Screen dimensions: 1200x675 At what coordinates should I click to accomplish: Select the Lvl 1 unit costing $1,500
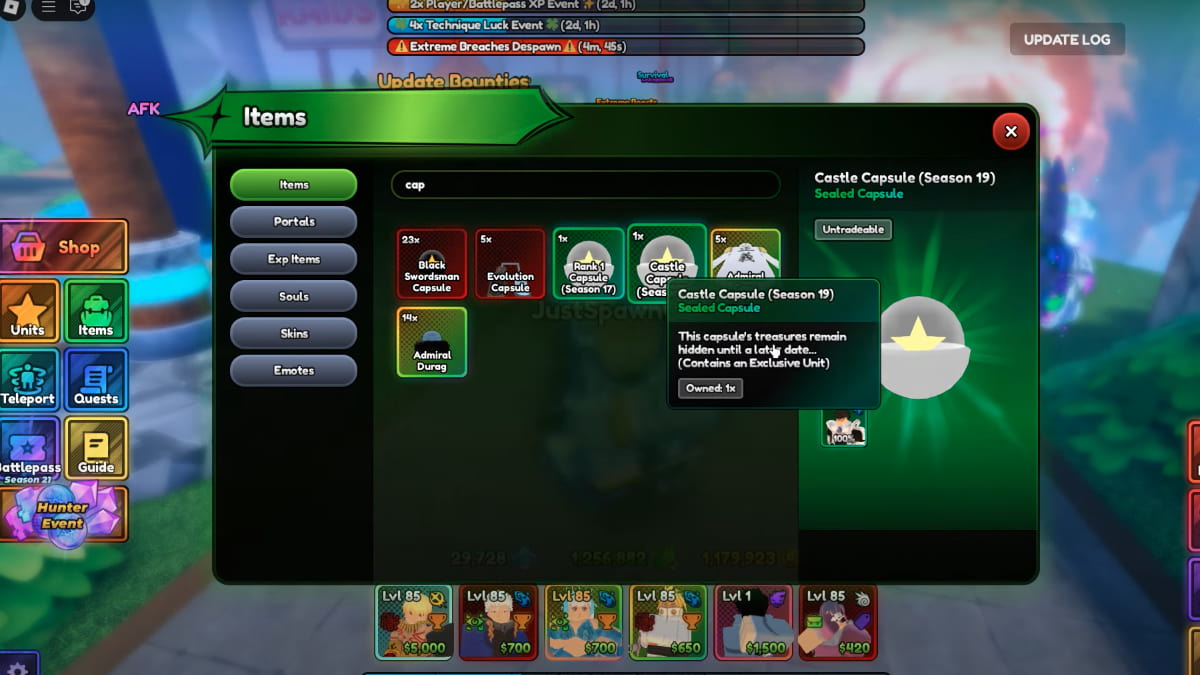point(752,623)
